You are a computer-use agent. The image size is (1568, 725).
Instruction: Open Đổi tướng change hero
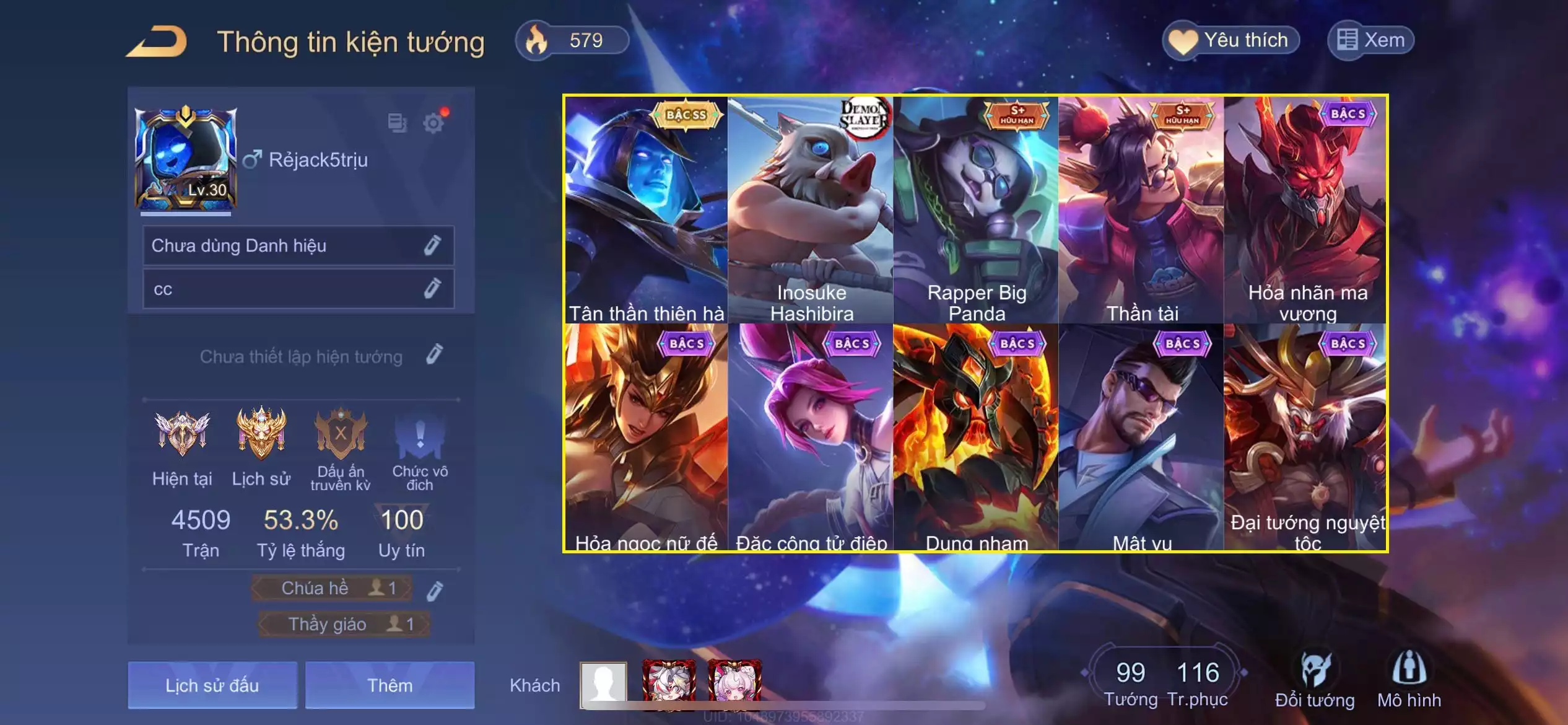tap(1315, 680)
